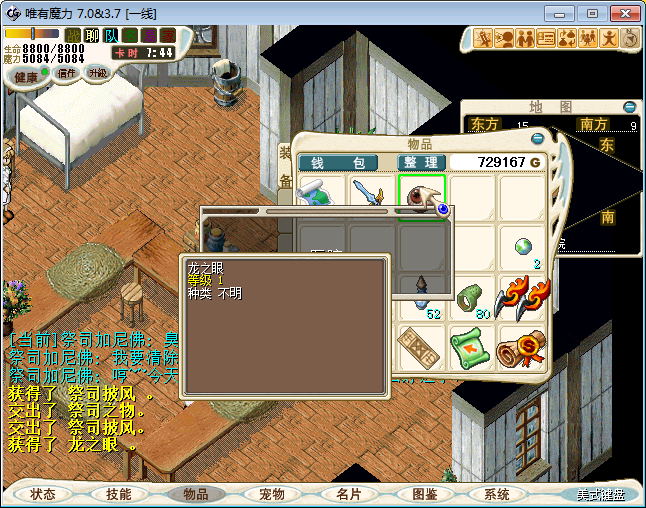Click the 健康 health button
This screenshot has width=646, height=508.
pyautogui.click(x=26, y=77)
